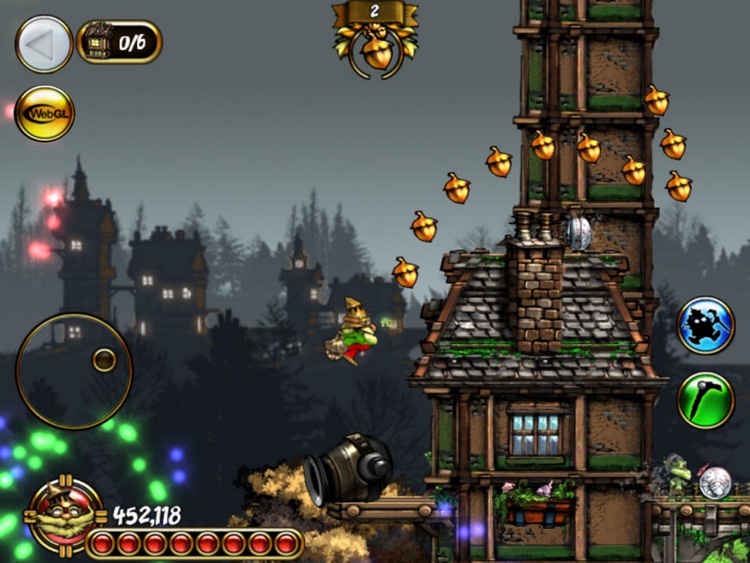Click the yellow WebGL badge
750x563 pixels.
[45, 114]
